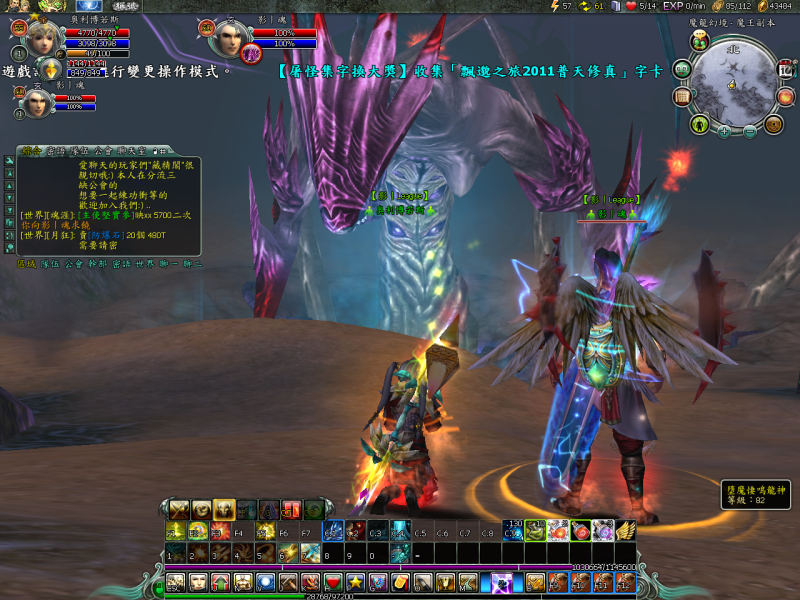800x600 pixels.
Task: Open the scroll icon left of the minimap
Action: click(684, 96)
